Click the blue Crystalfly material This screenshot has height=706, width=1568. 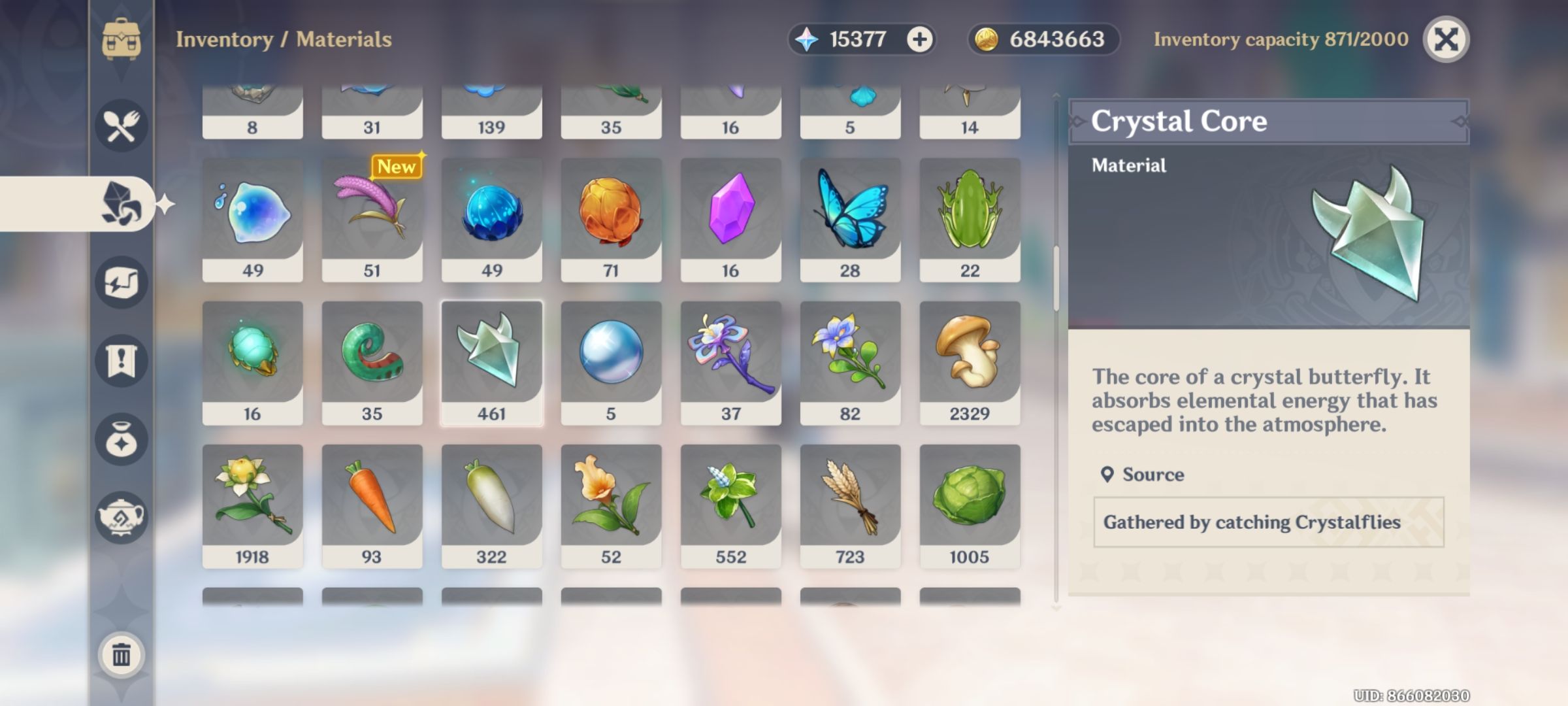[492, 216]
